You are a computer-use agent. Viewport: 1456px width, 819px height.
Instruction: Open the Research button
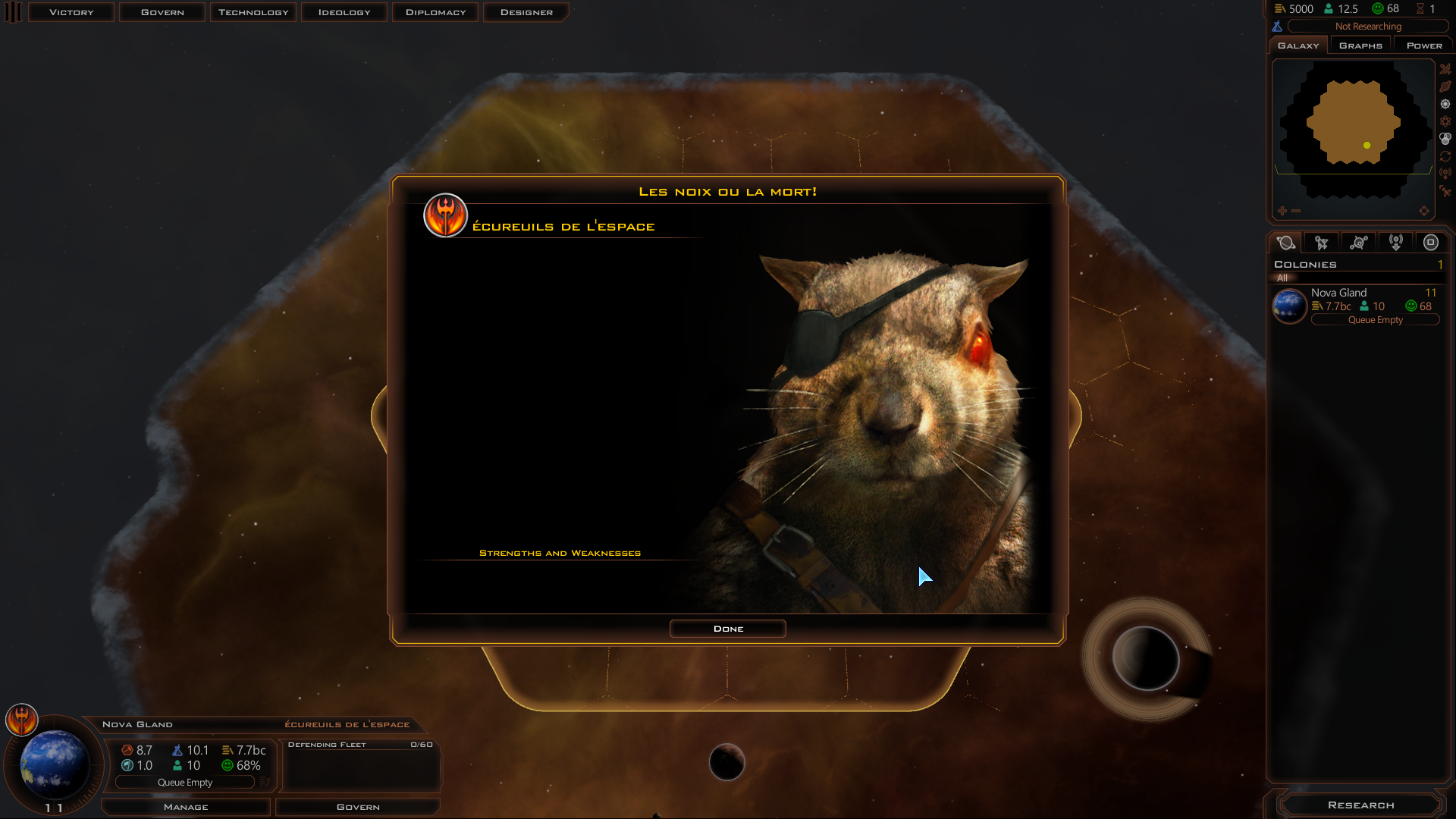1360,805
